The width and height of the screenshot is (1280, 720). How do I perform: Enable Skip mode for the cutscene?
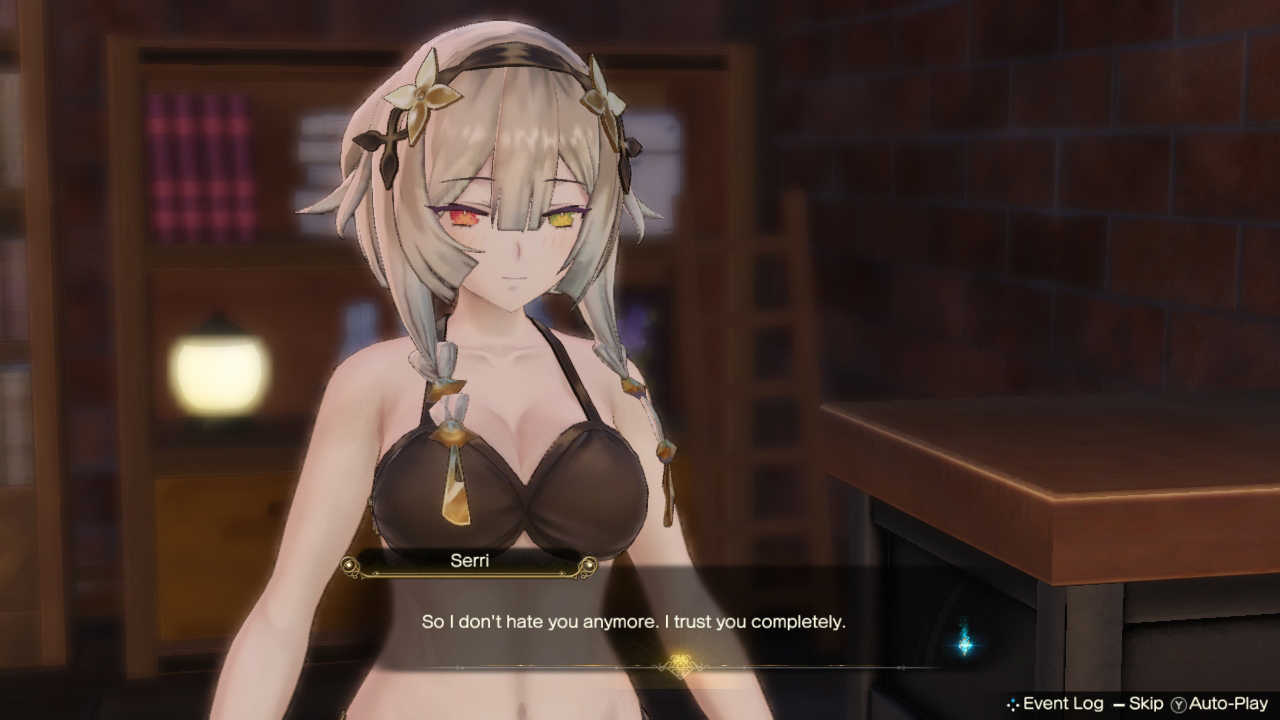pos(1146,703)
